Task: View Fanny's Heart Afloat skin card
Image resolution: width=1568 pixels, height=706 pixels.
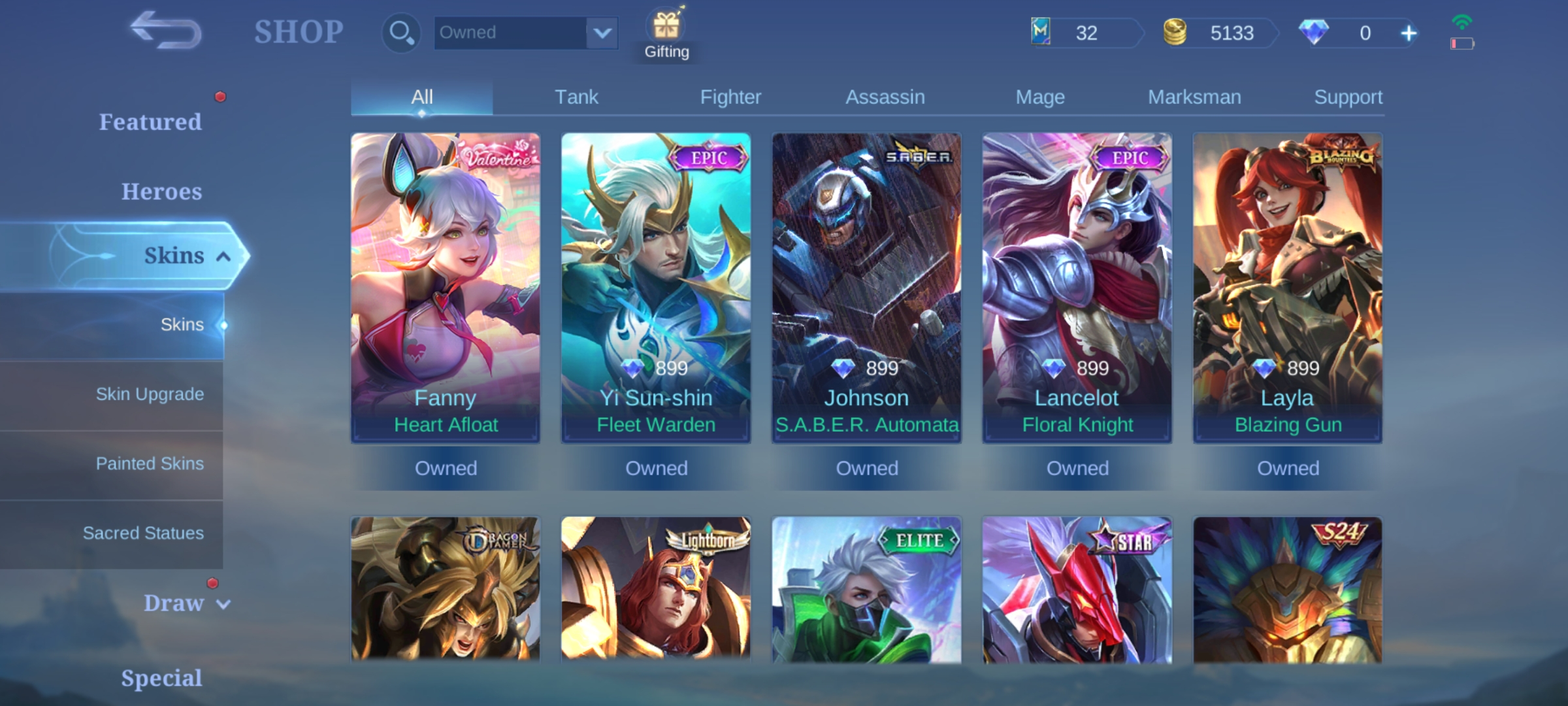Action: coord(445,288)
